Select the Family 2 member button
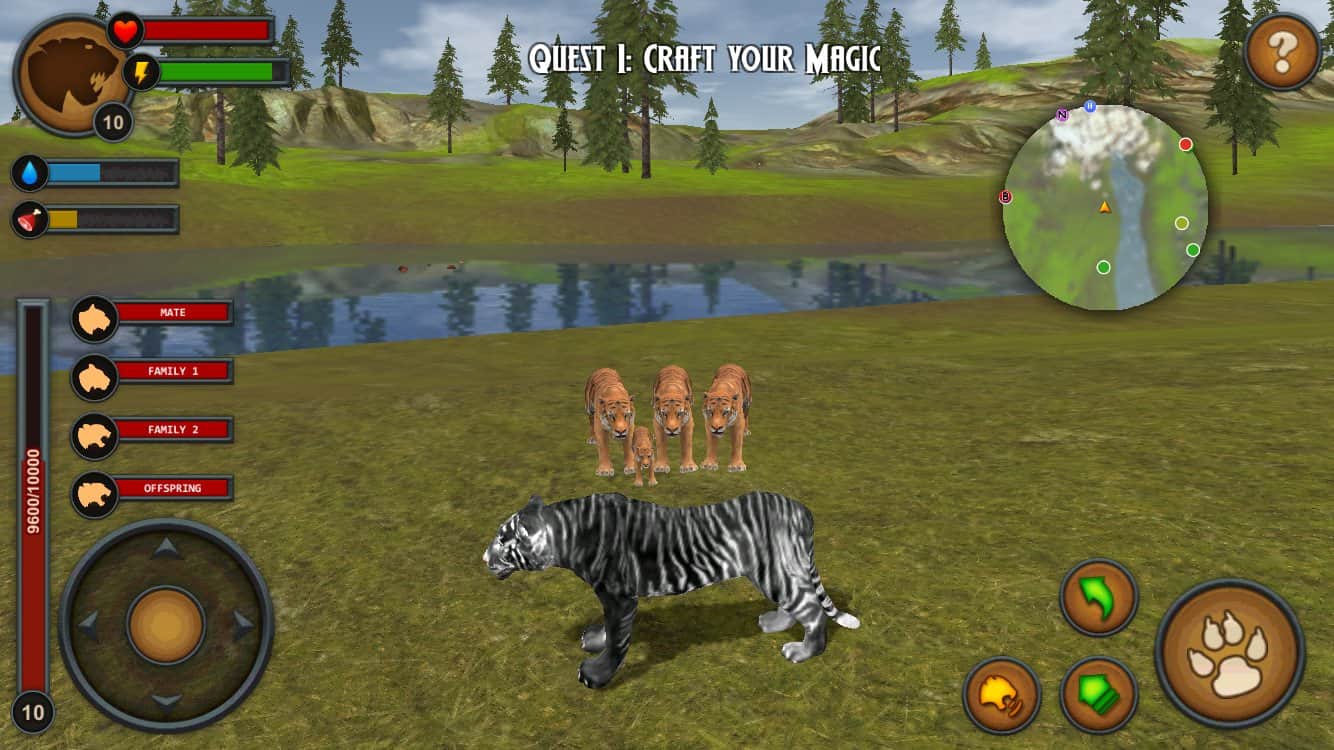Image resolution: width=1334 pixels, height=750 pixels. point(153,430)
